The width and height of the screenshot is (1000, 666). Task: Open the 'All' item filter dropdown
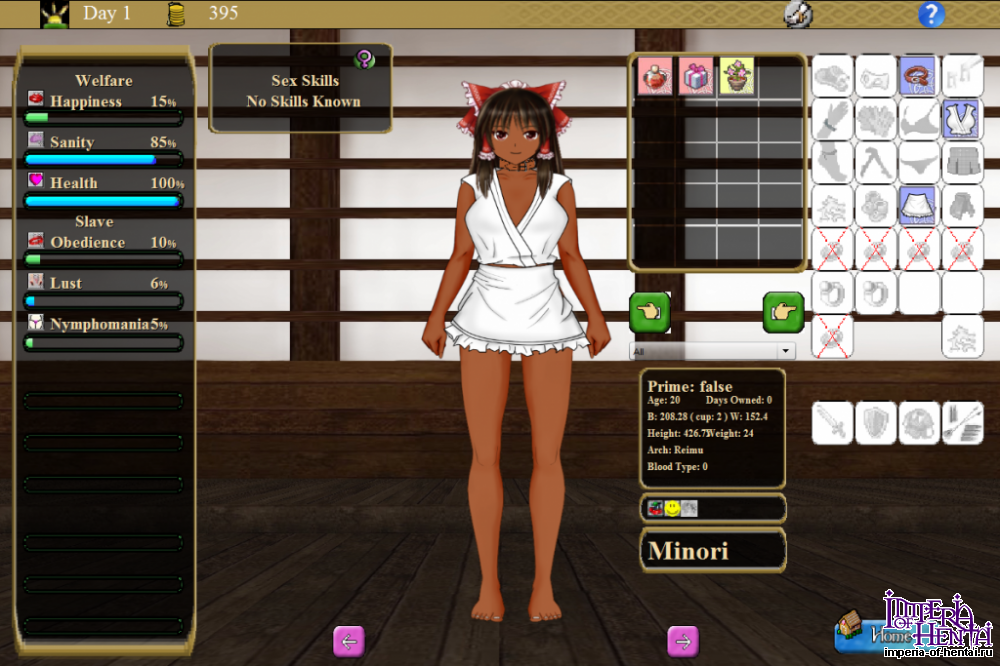coord(711,352)
